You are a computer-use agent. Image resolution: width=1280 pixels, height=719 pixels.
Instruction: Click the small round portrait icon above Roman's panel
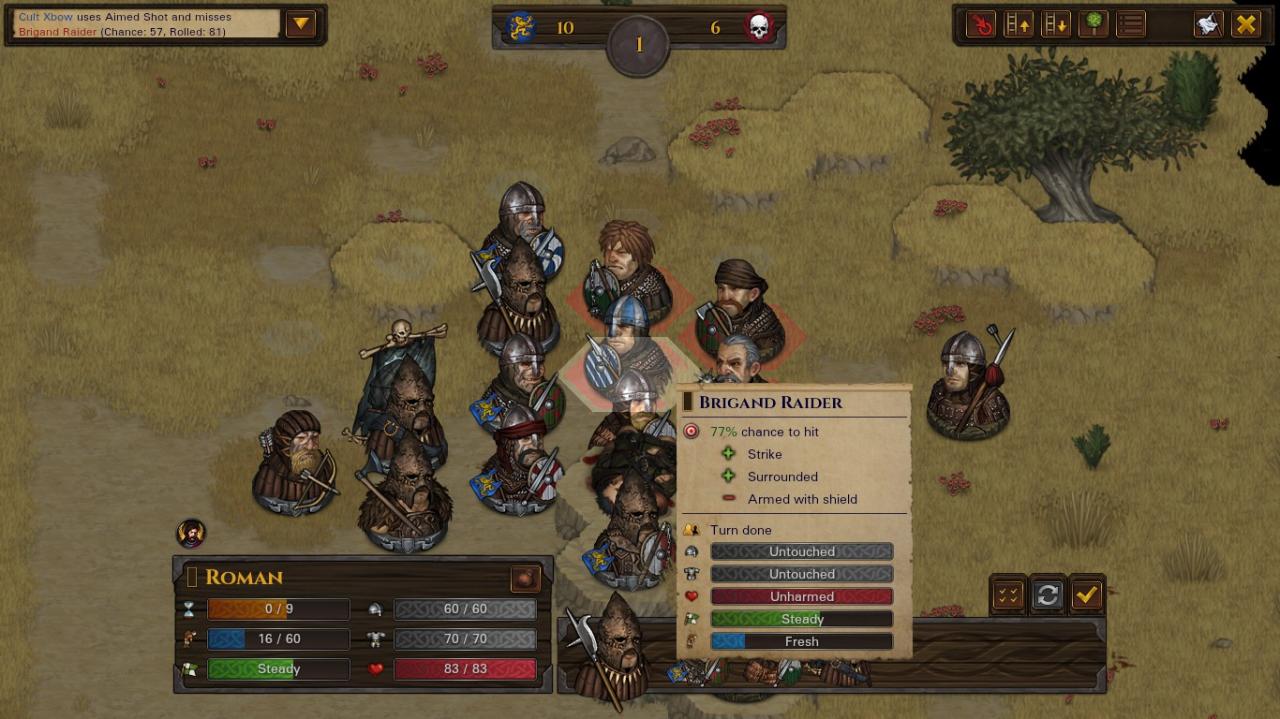(190, 533)
